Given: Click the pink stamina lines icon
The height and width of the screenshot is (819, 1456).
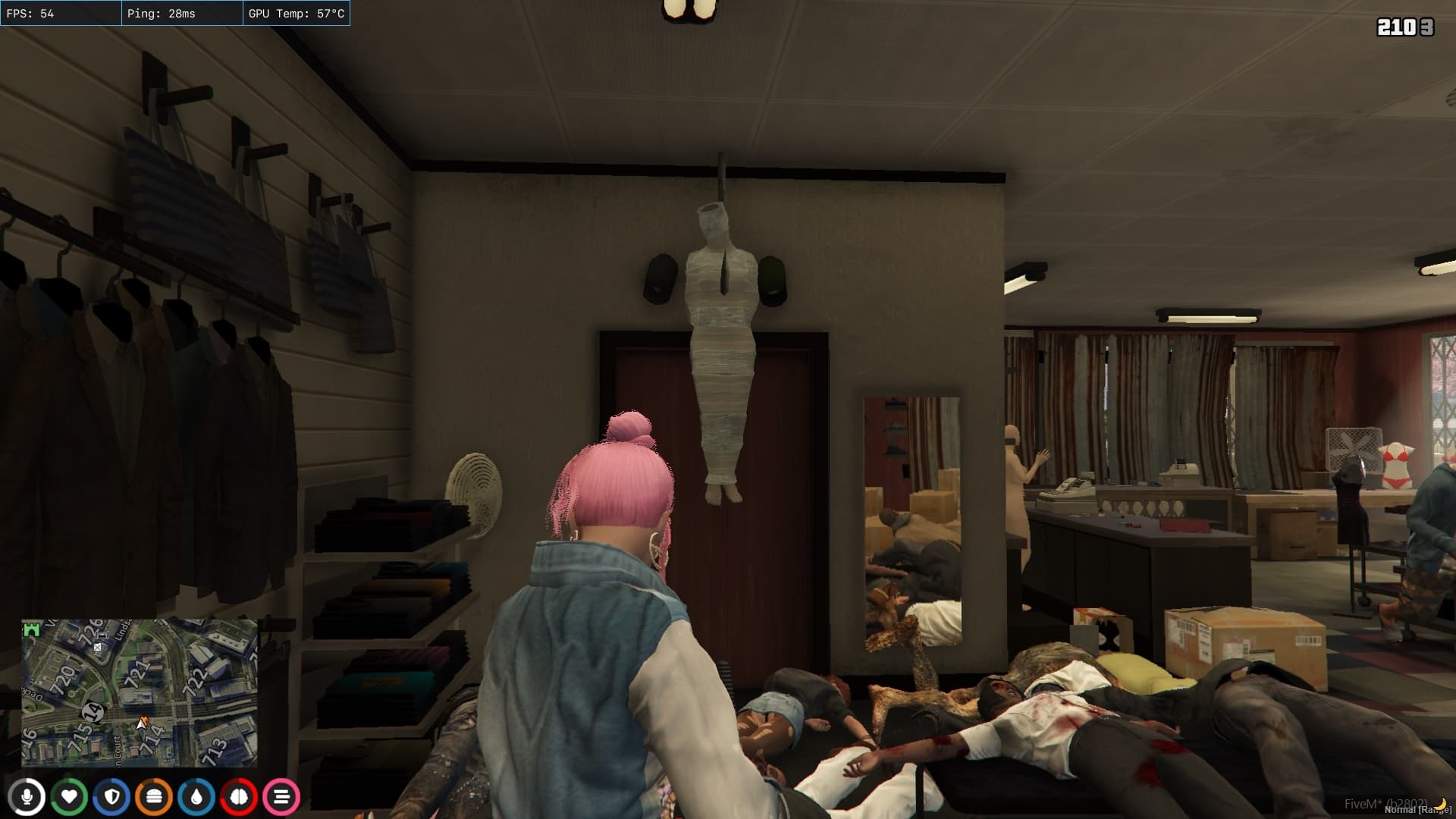Looking at the screenshot, I should [x=281, y=796].
